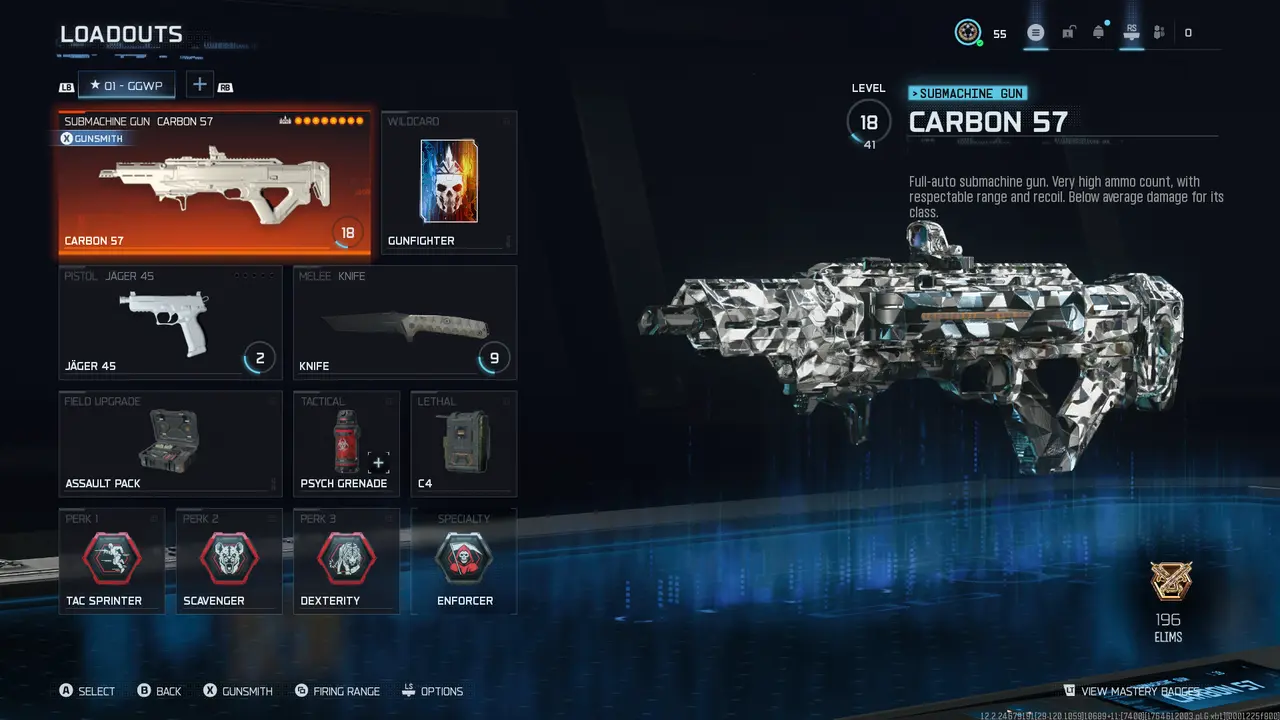
Task: Open Gunsmith for the Carbon 57
Action: coord(92,138)
